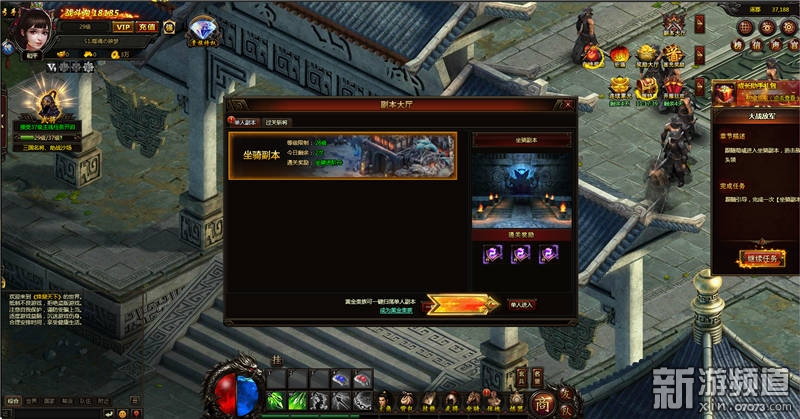
Task: Click the 充值 recharge button
Action: pos(148,27)
